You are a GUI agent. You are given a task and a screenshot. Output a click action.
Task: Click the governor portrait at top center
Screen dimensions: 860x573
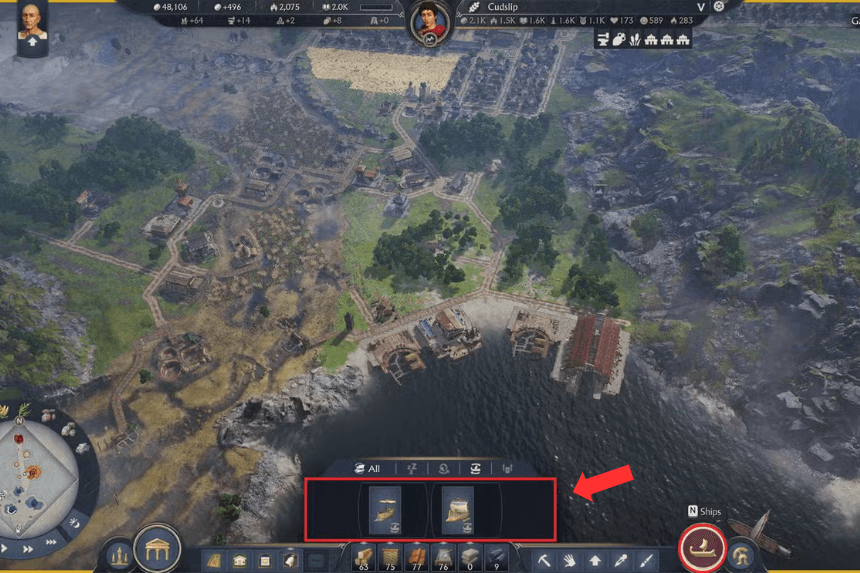point(430,22)
